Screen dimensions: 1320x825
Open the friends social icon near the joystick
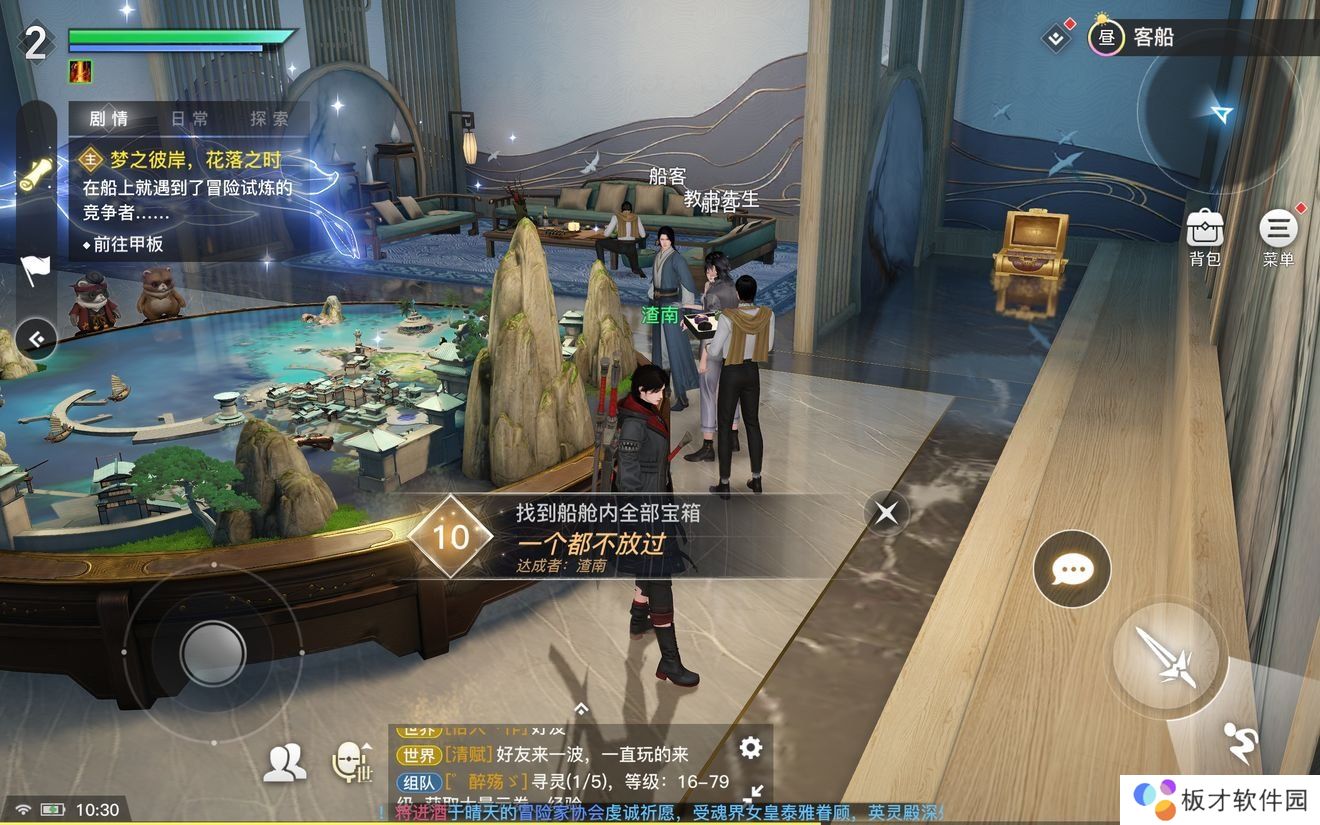point(285,762)
